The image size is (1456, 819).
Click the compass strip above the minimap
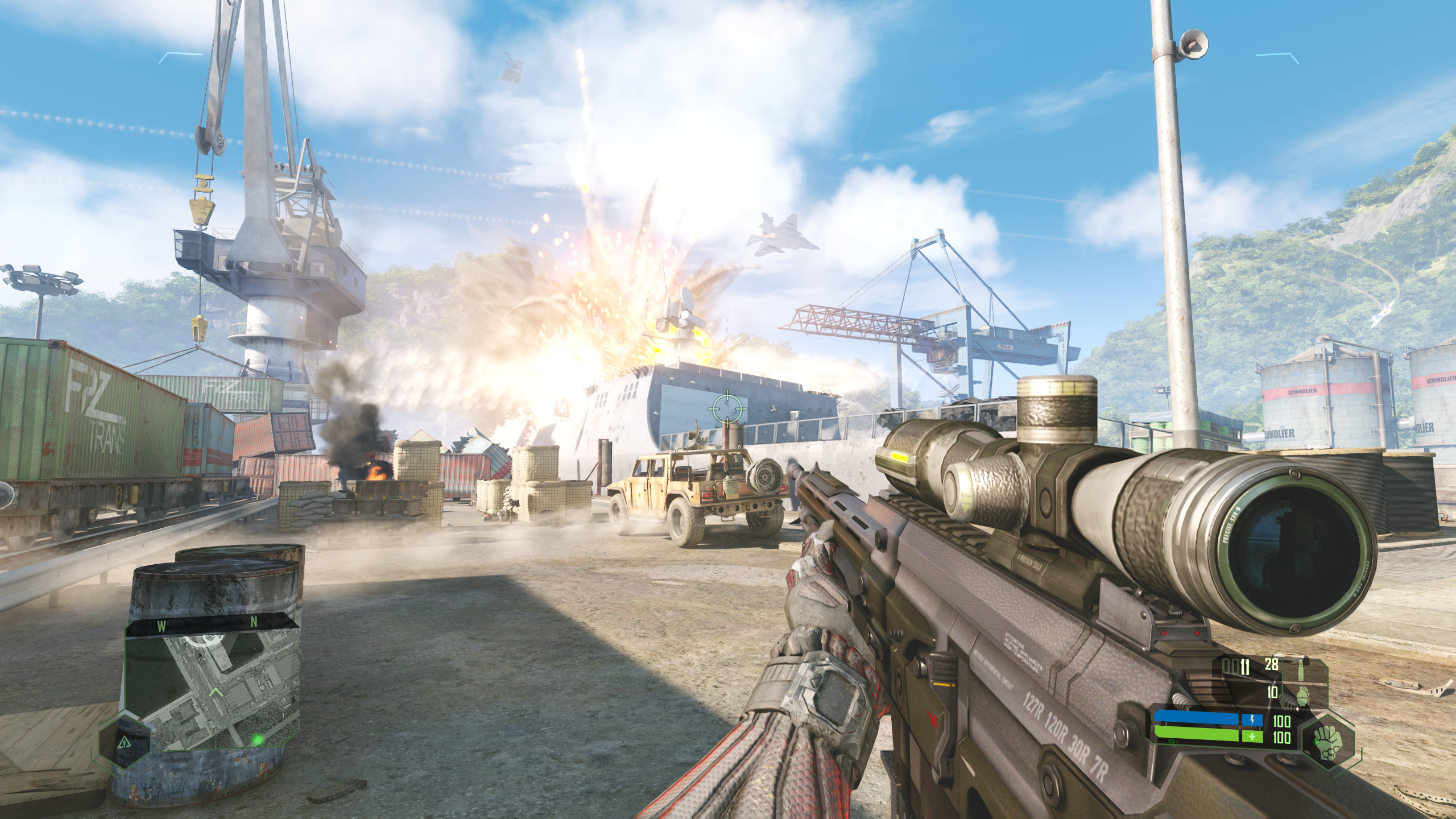(x=212, y=626)
